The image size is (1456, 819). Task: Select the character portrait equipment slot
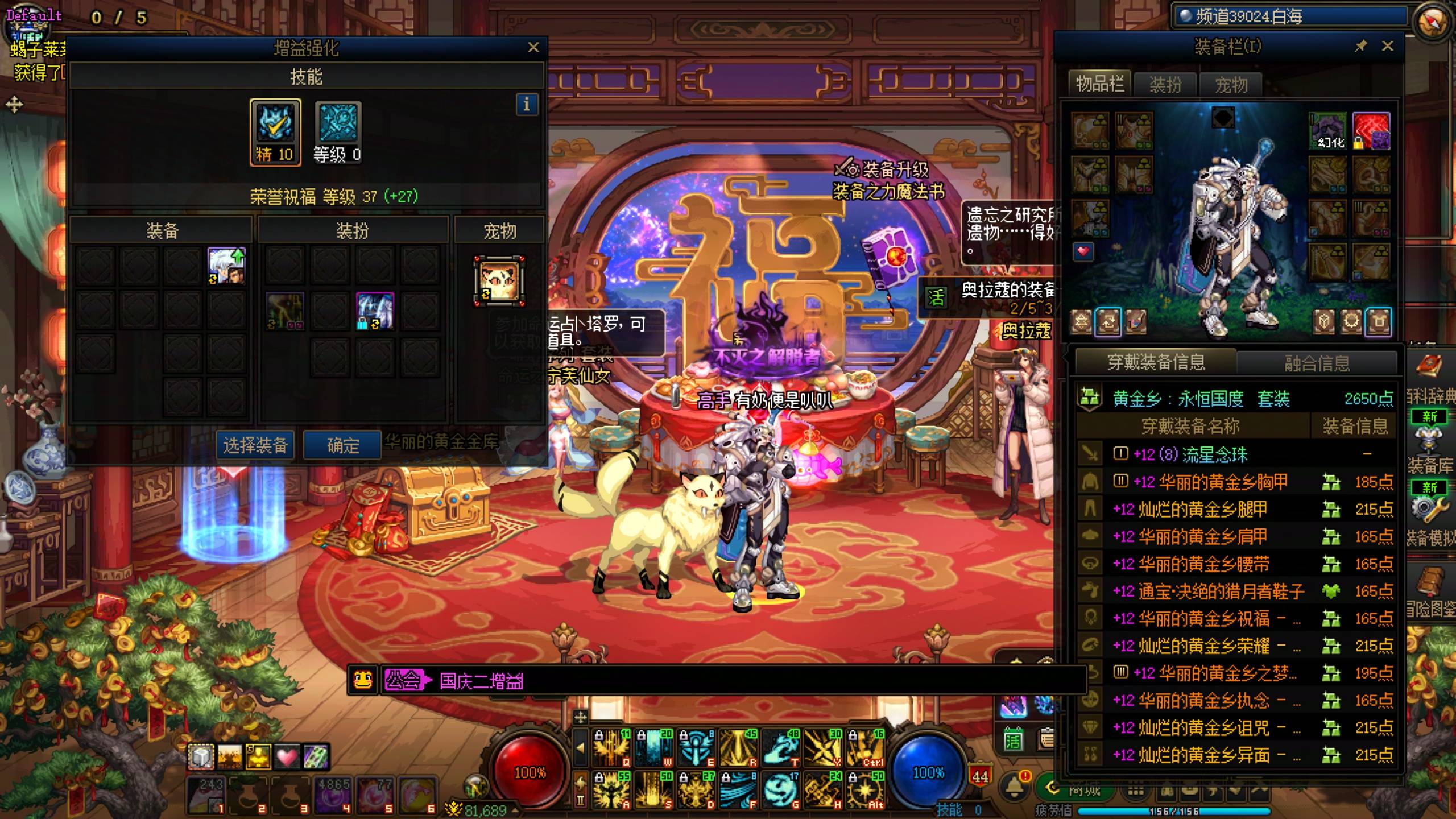226,266
